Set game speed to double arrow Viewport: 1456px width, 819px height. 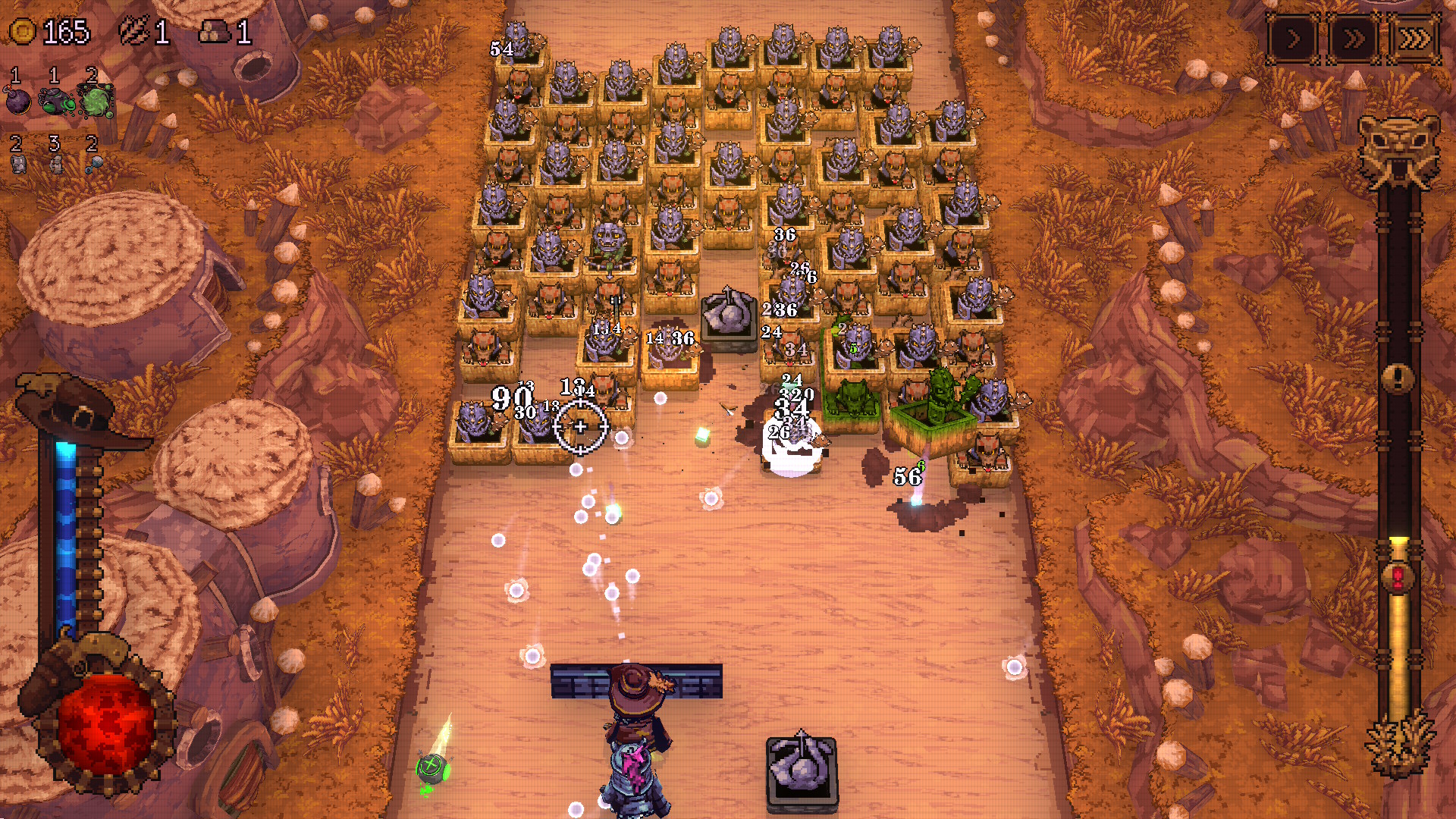[1354, 39]
